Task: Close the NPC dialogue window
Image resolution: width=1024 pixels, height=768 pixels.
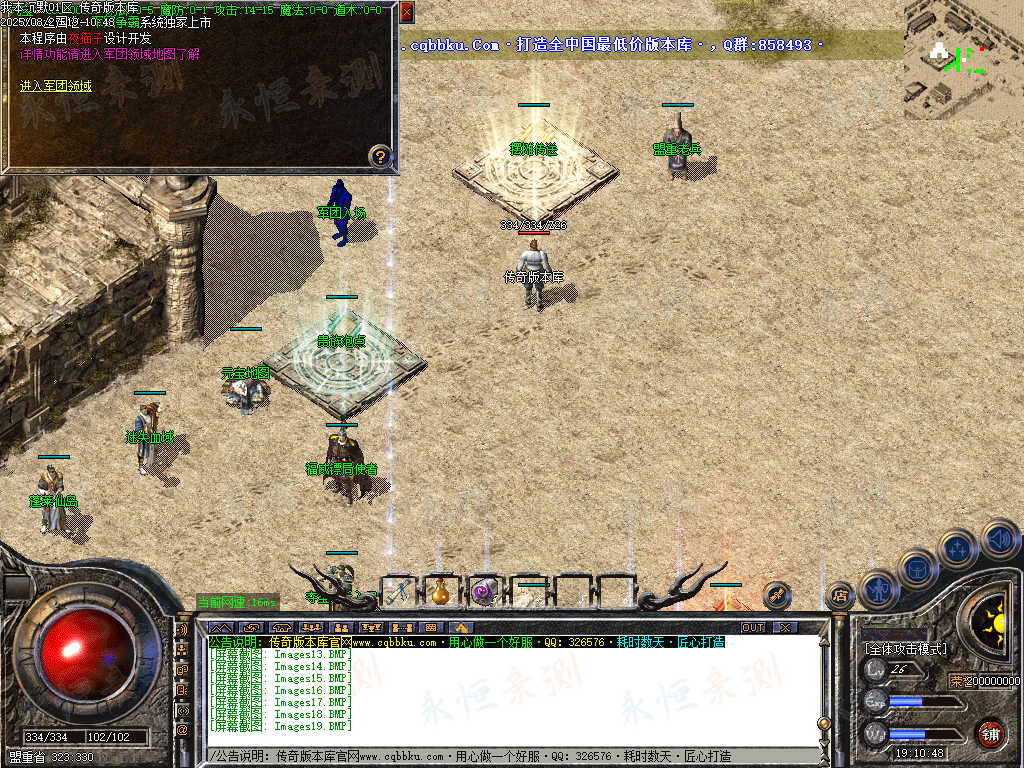Action: [406, 12]
